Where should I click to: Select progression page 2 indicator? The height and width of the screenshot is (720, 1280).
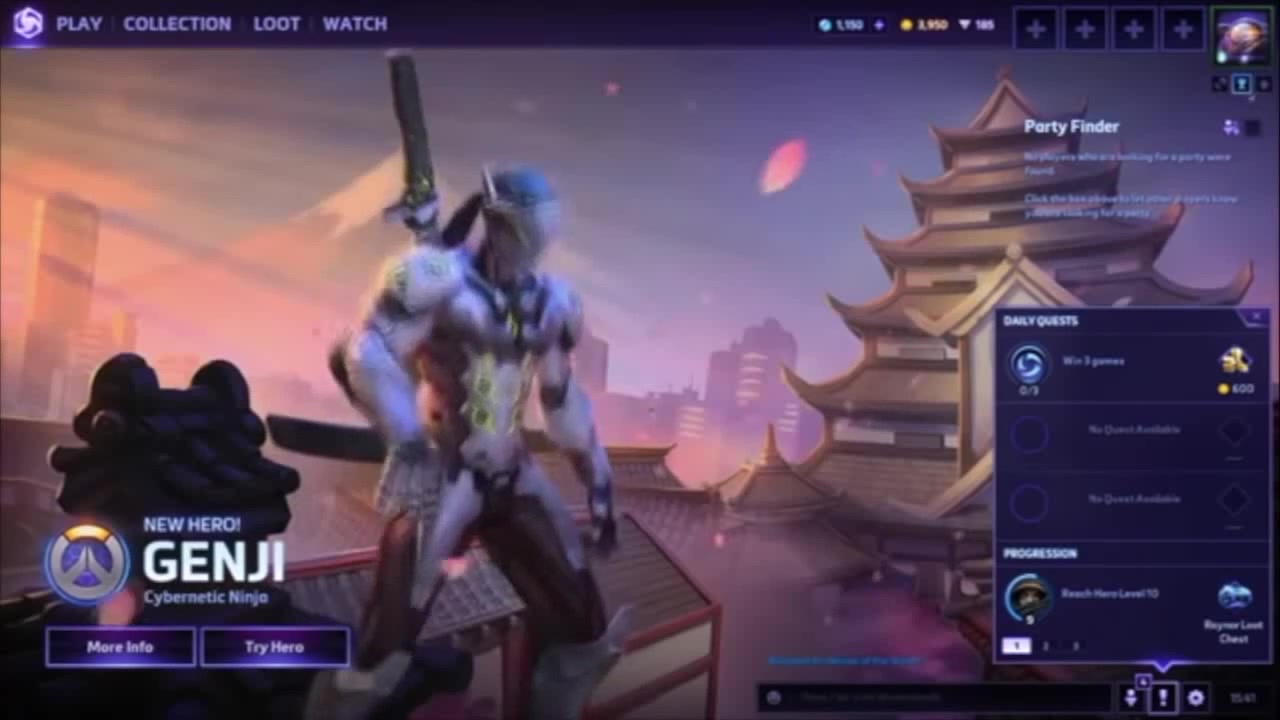1045,646
